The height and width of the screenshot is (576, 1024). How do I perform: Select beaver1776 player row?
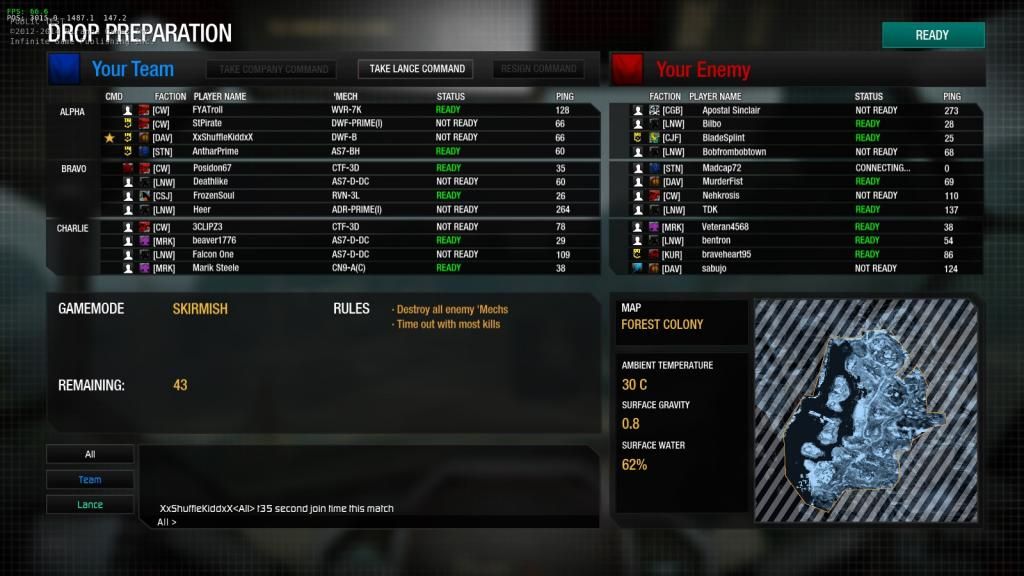point(214,240)
